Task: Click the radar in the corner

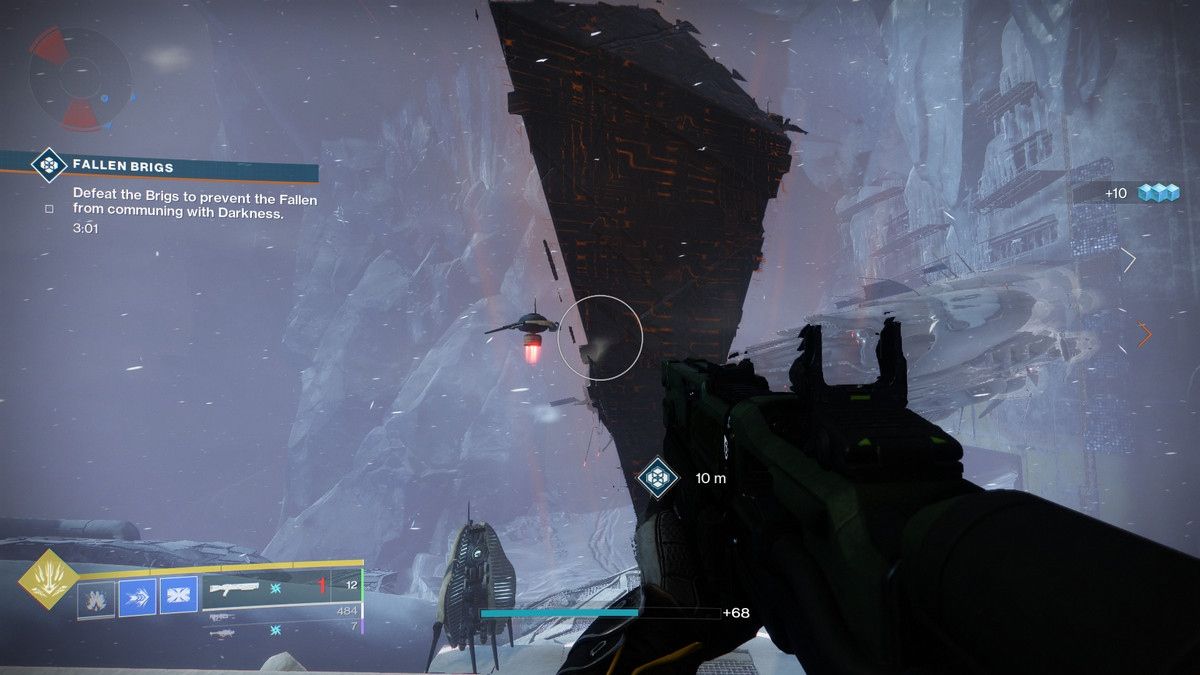Action: click(80, 79)
